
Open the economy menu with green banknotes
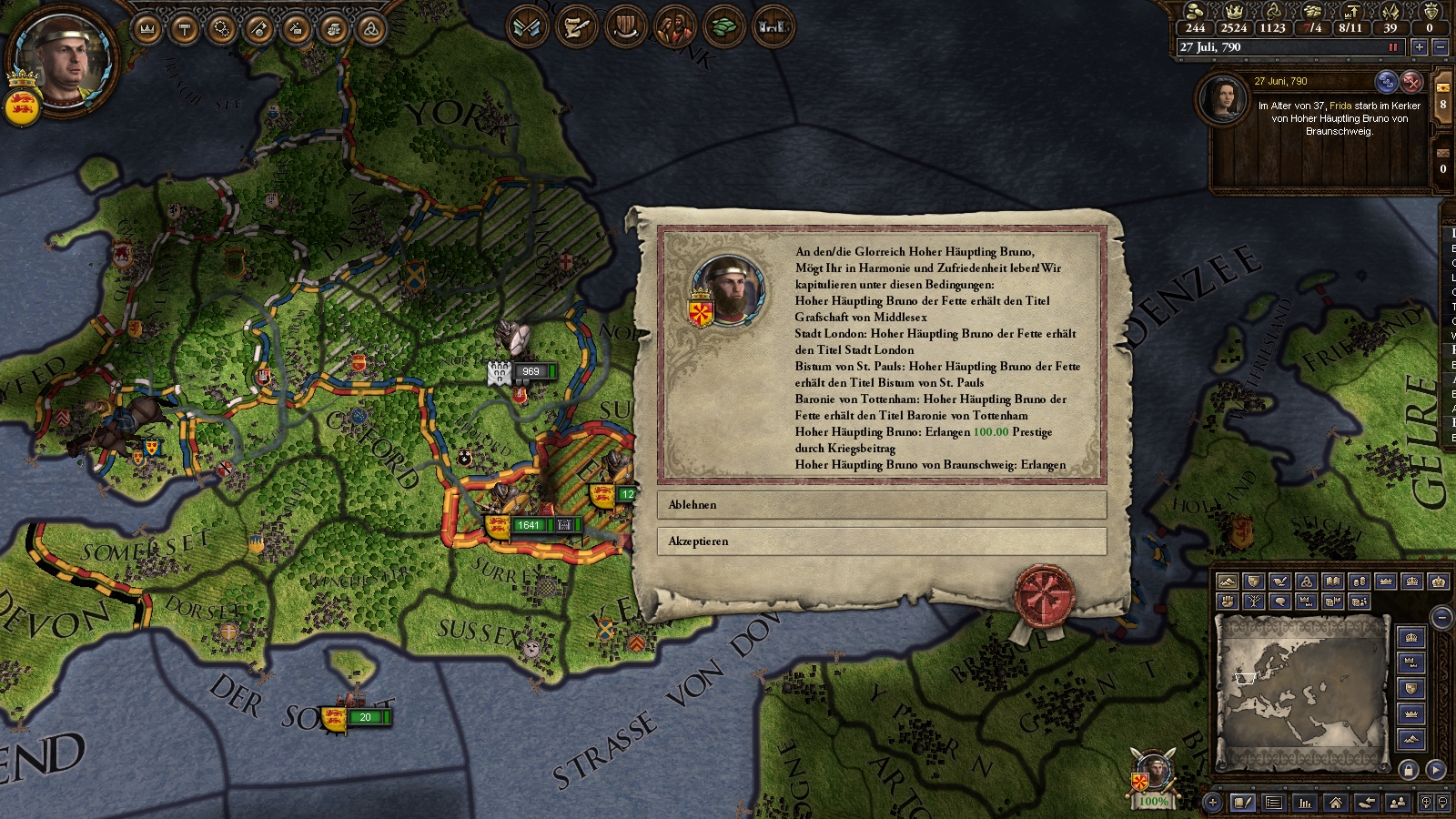pyautogui.click(x=723, y=27)
